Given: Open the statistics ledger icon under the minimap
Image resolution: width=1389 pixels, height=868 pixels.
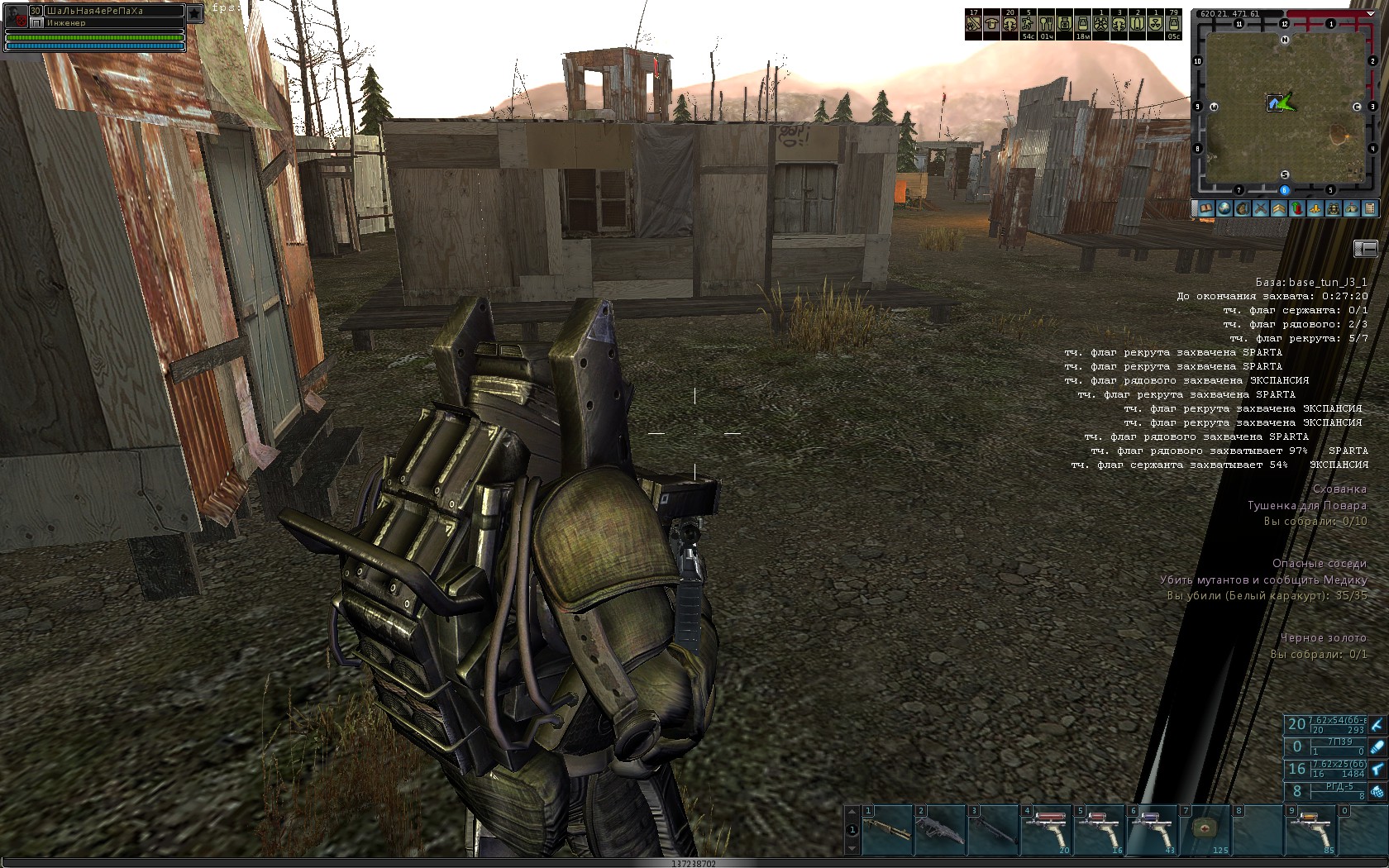Looking at the screenshot, I should 1372,208.
